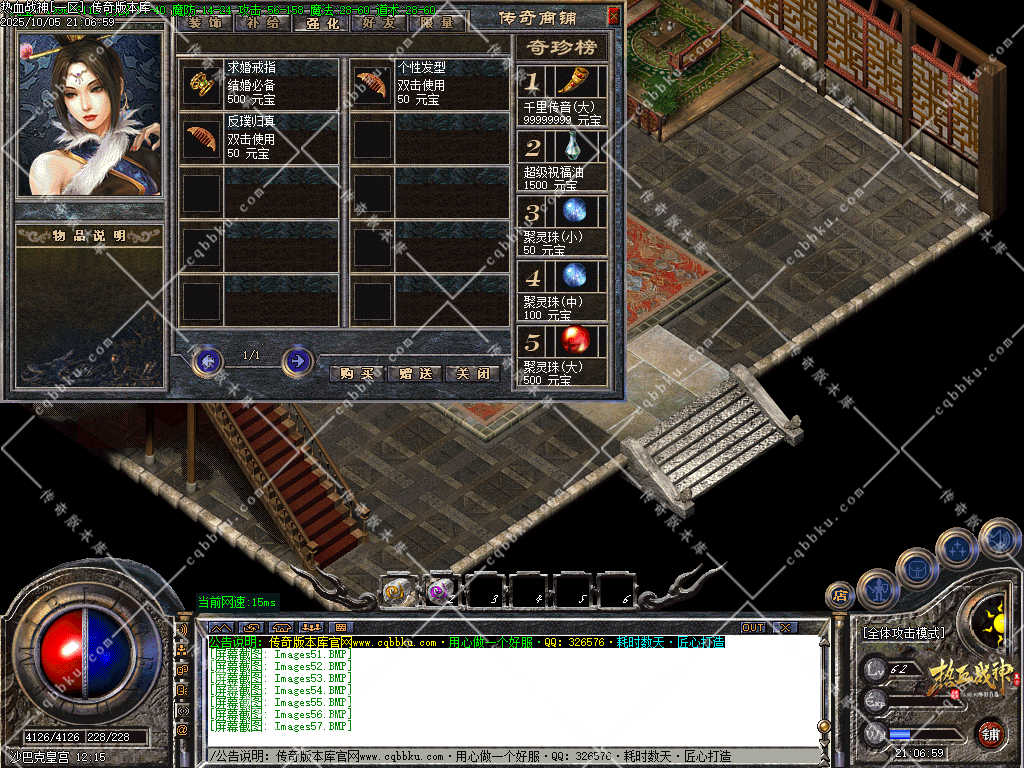
Task: Select the 求婚戒指 ring item
Action: click(x=201, y=84)
